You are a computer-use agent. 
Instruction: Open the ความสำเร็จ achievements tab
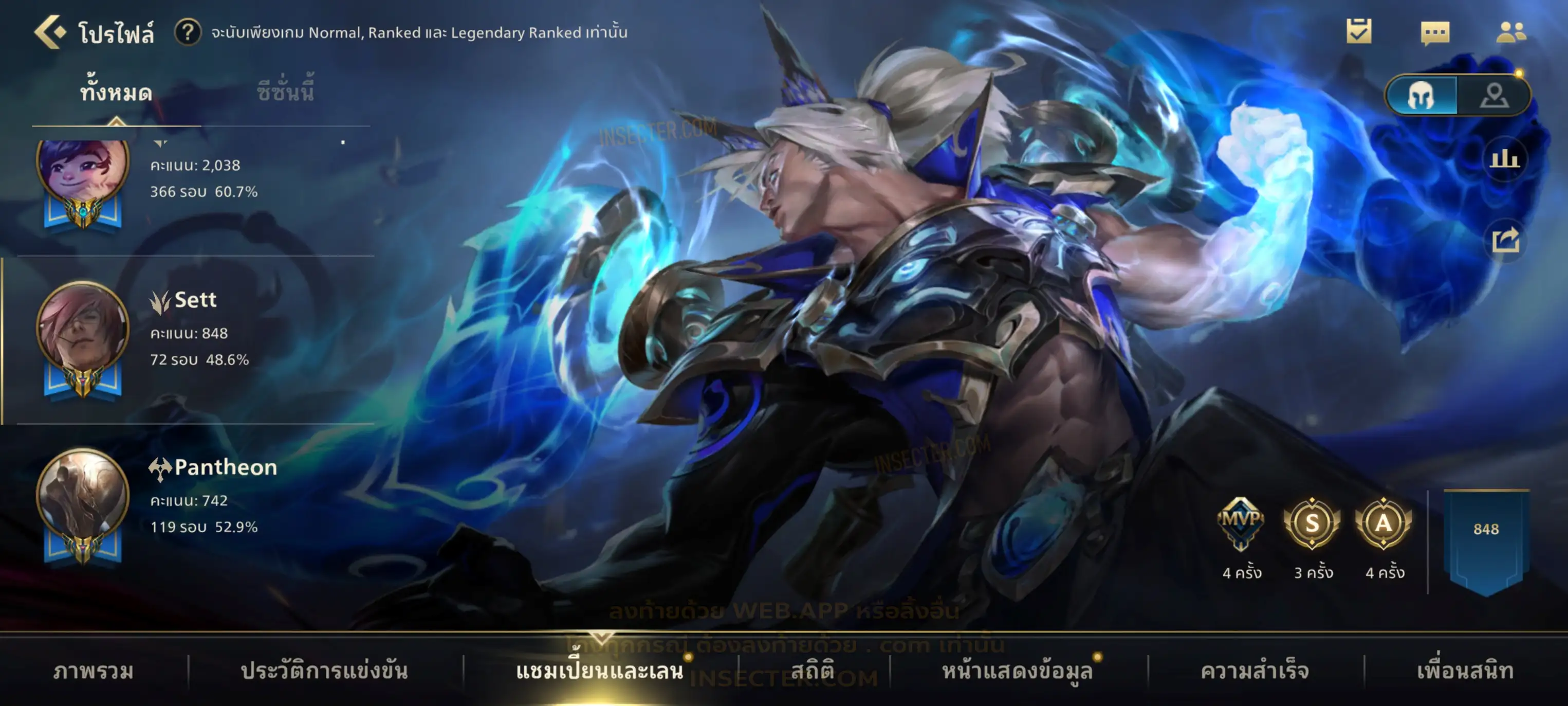(x=1255, y=671)
